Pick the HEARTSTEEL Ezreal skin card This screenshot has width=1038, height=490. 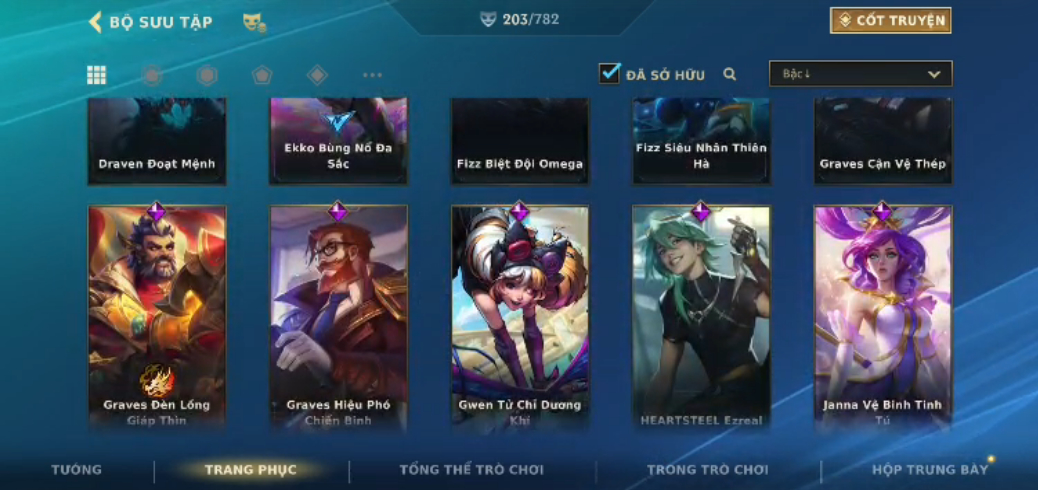[701, 315]
